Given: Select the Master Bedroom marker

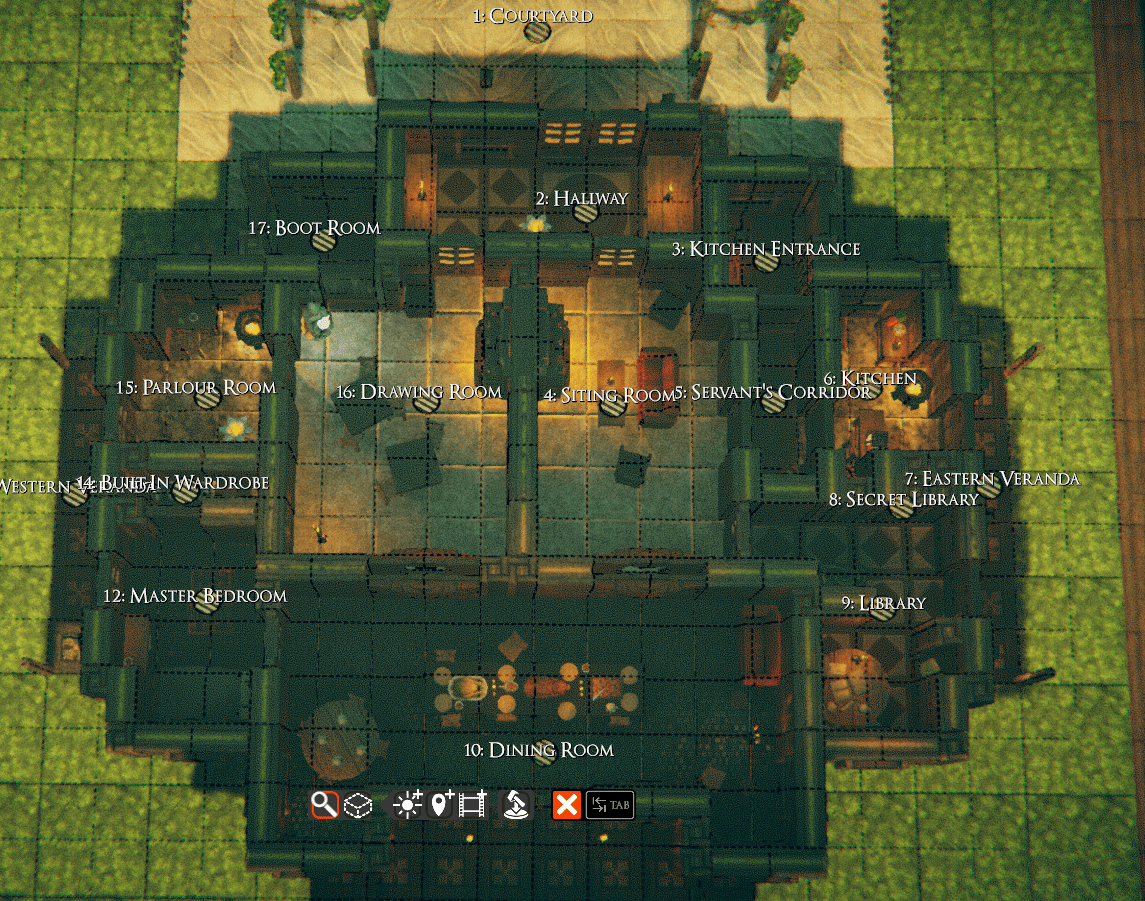Looking at the screenshot, I should pyautogui.click(x=205, y=603).
